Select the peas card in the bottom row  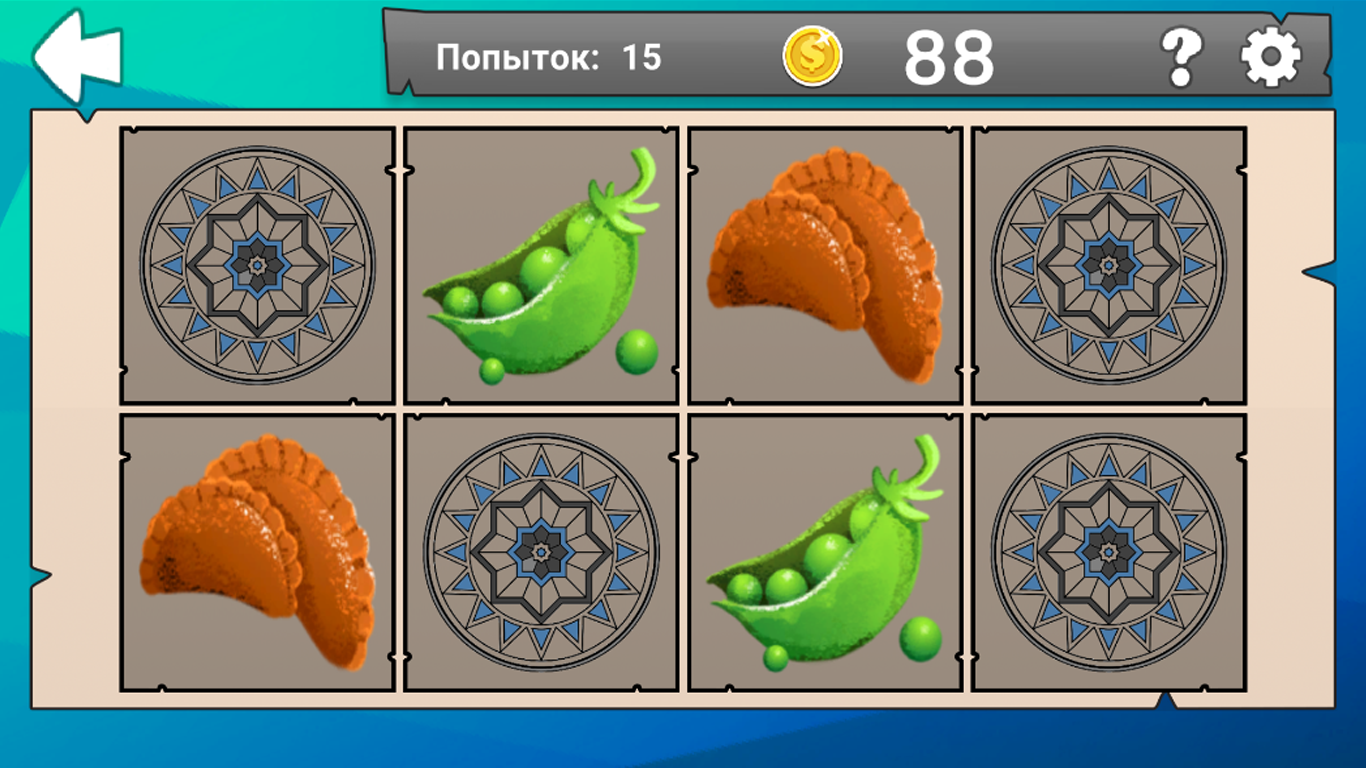825,550
